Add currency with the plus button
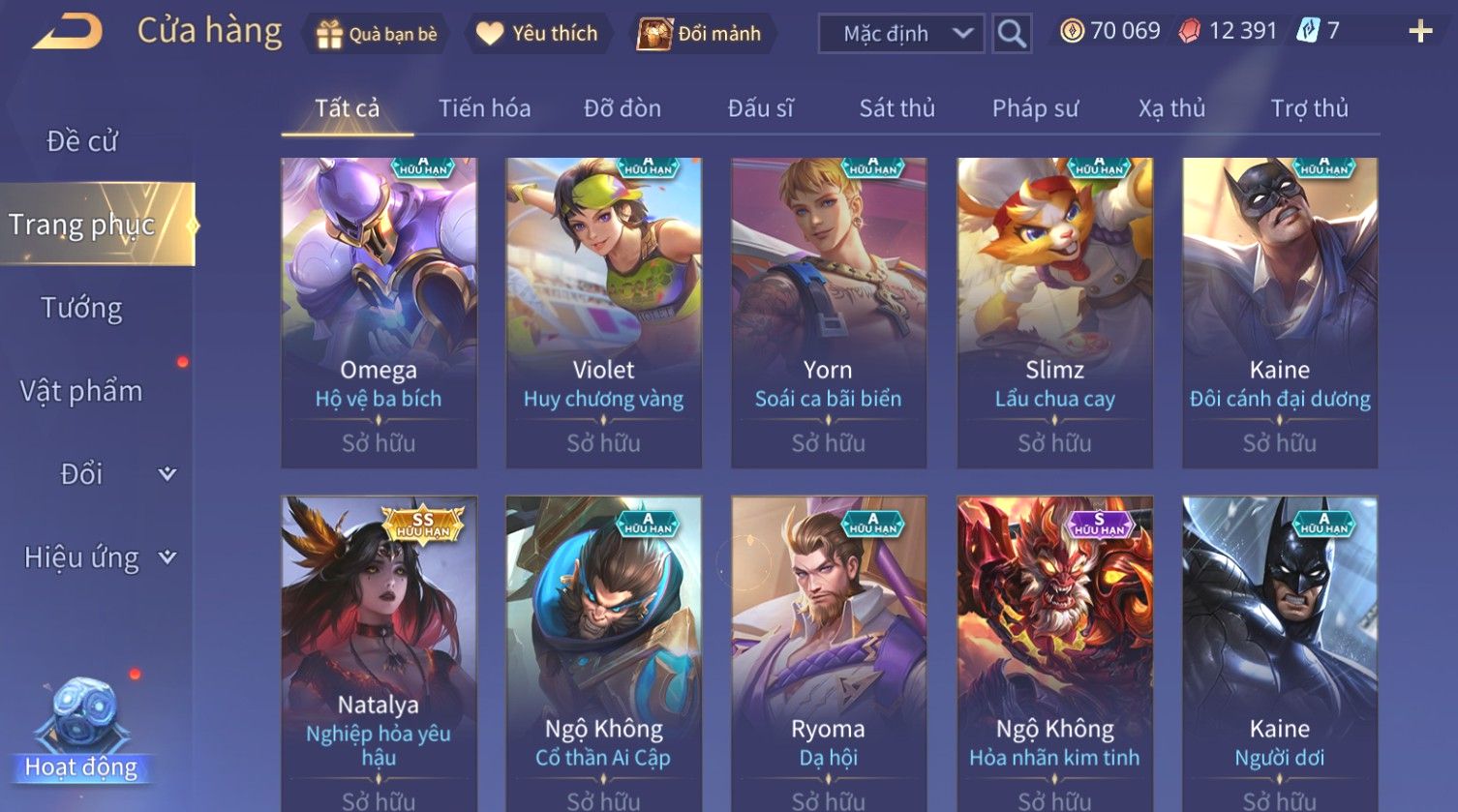 [x=1420, y=32]
